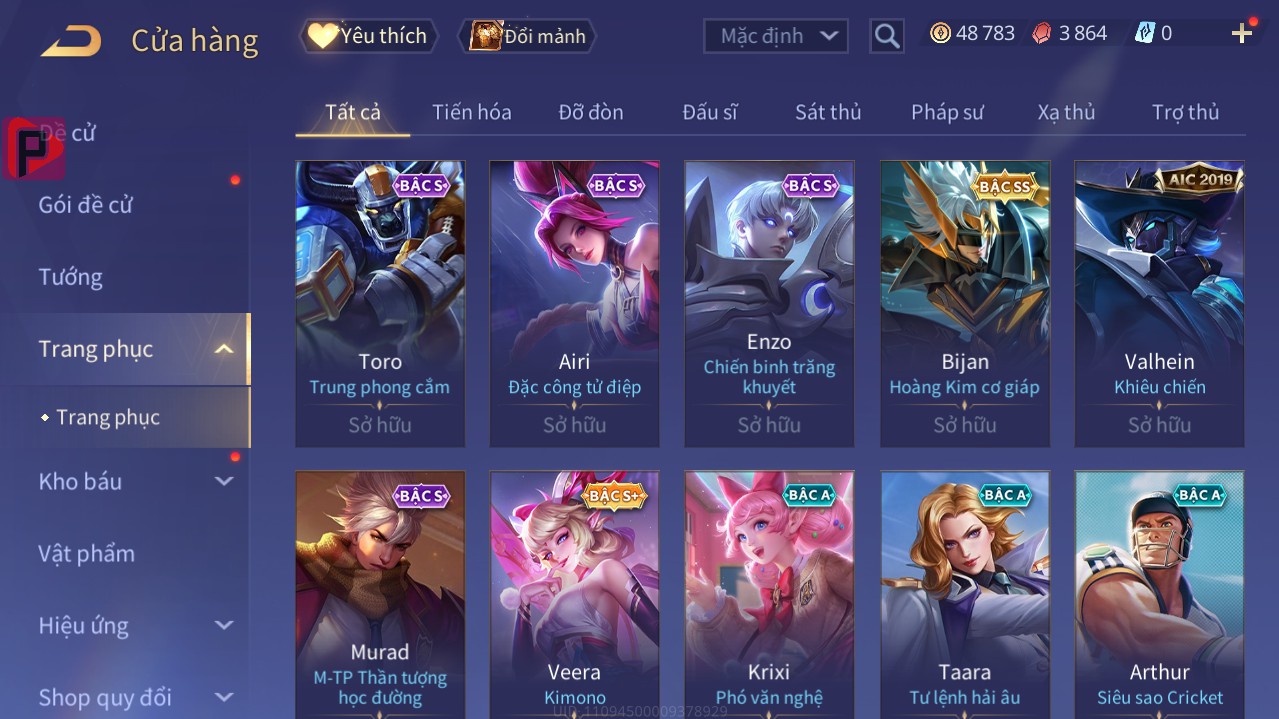This screenshot has width=1279, height=719.
Task: Show the Đấu sĩ skins tab
Action: click(709, 112)
